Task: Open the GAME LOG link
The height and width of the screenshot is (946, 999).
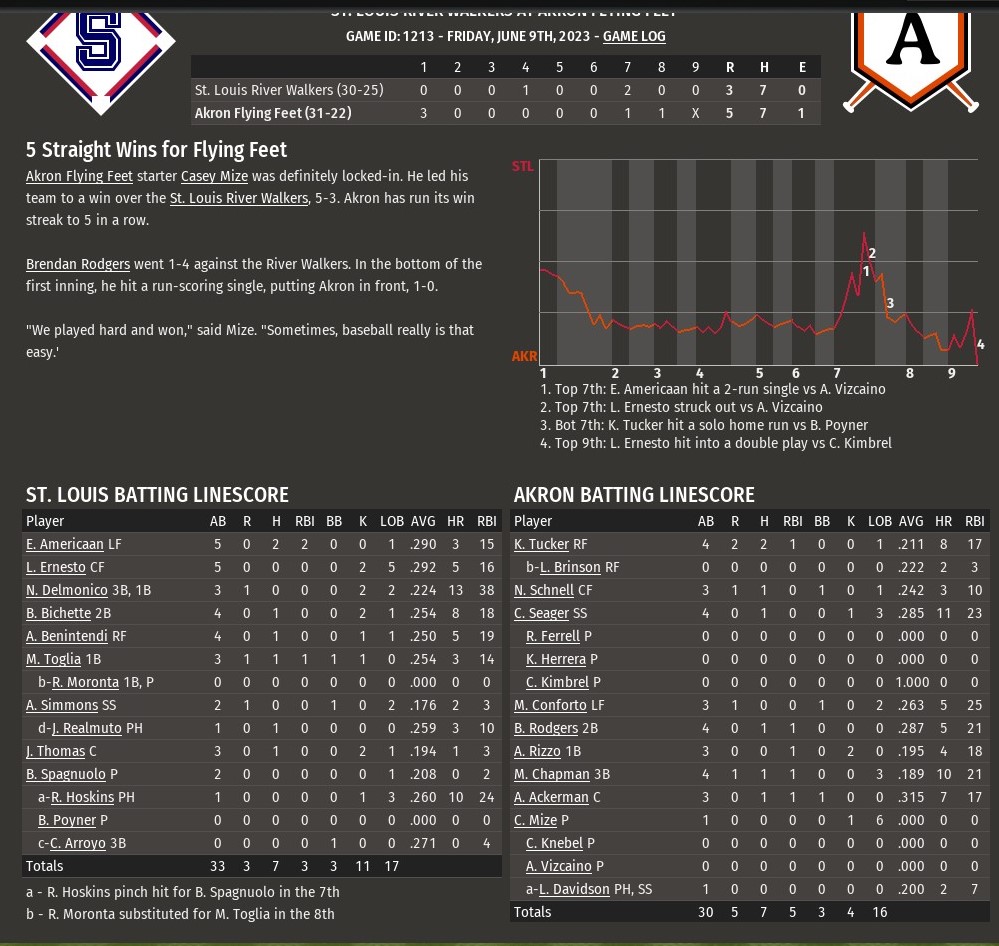Action: (634, 36)
